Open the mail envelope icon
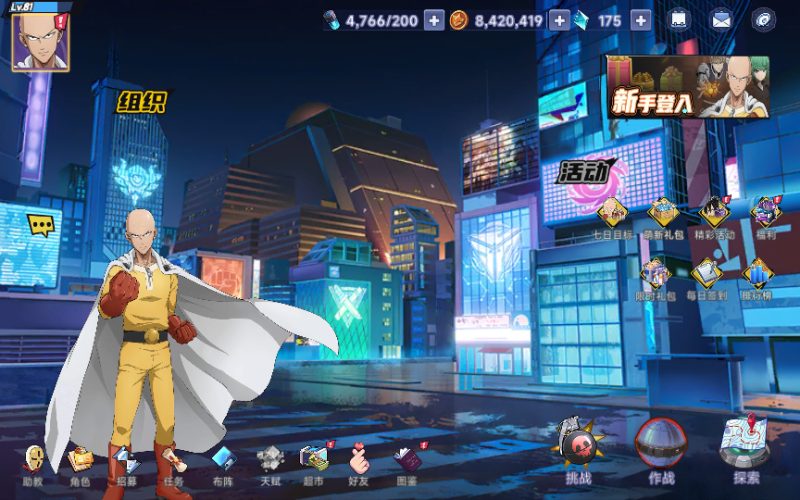 pos(721,20)
